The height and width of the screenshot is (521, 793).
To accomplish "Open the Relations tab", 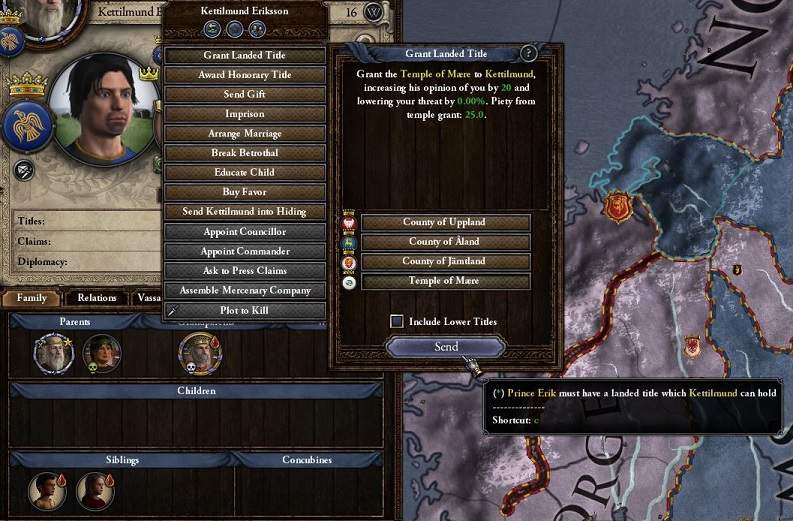I will (x=97, y=297).
